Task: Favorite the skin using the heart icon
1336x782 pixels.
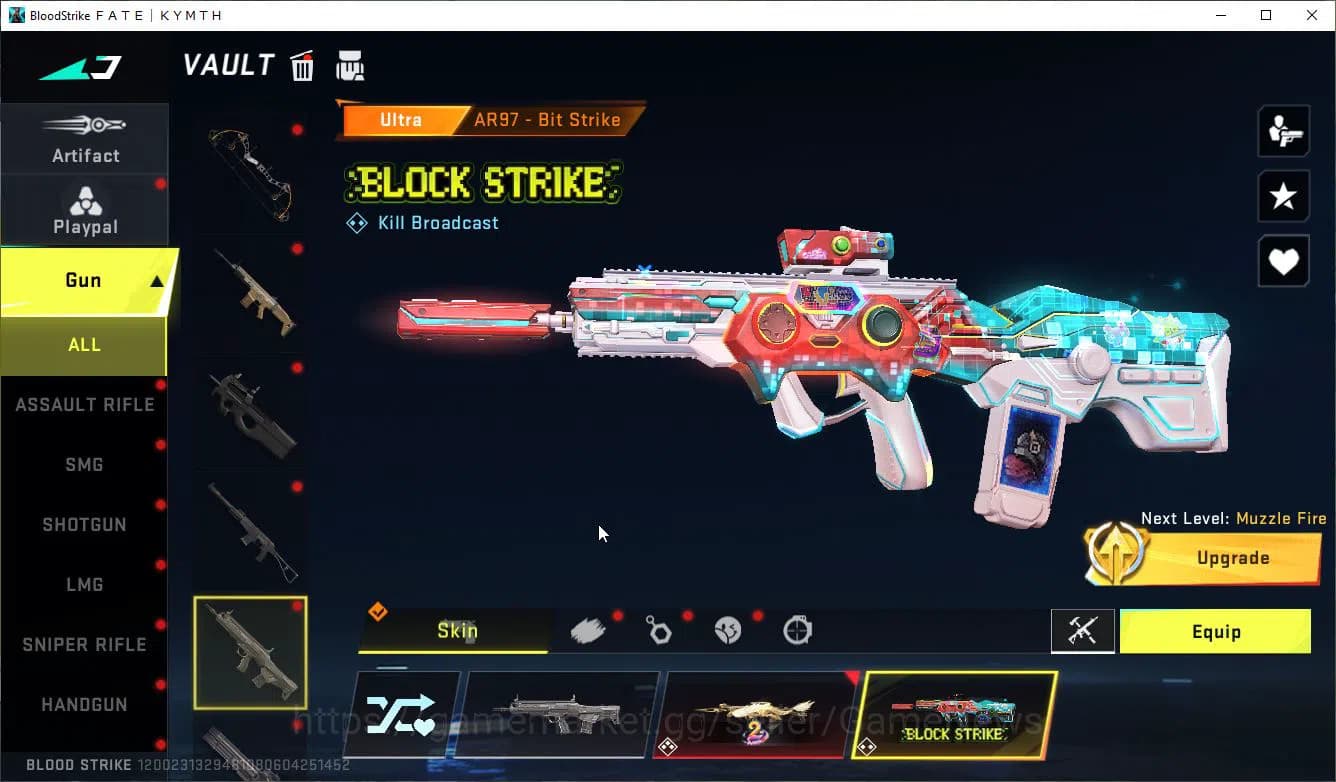Action: pos(1283,261)
